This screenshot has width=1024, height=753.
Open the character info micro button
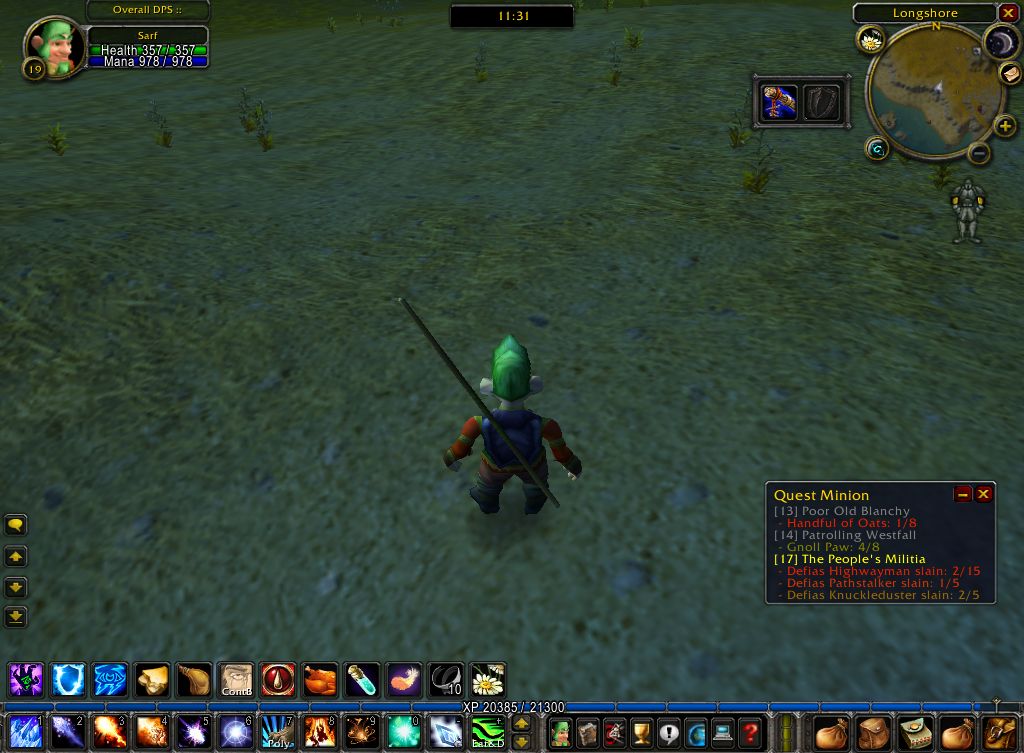[x=561, y=733]
